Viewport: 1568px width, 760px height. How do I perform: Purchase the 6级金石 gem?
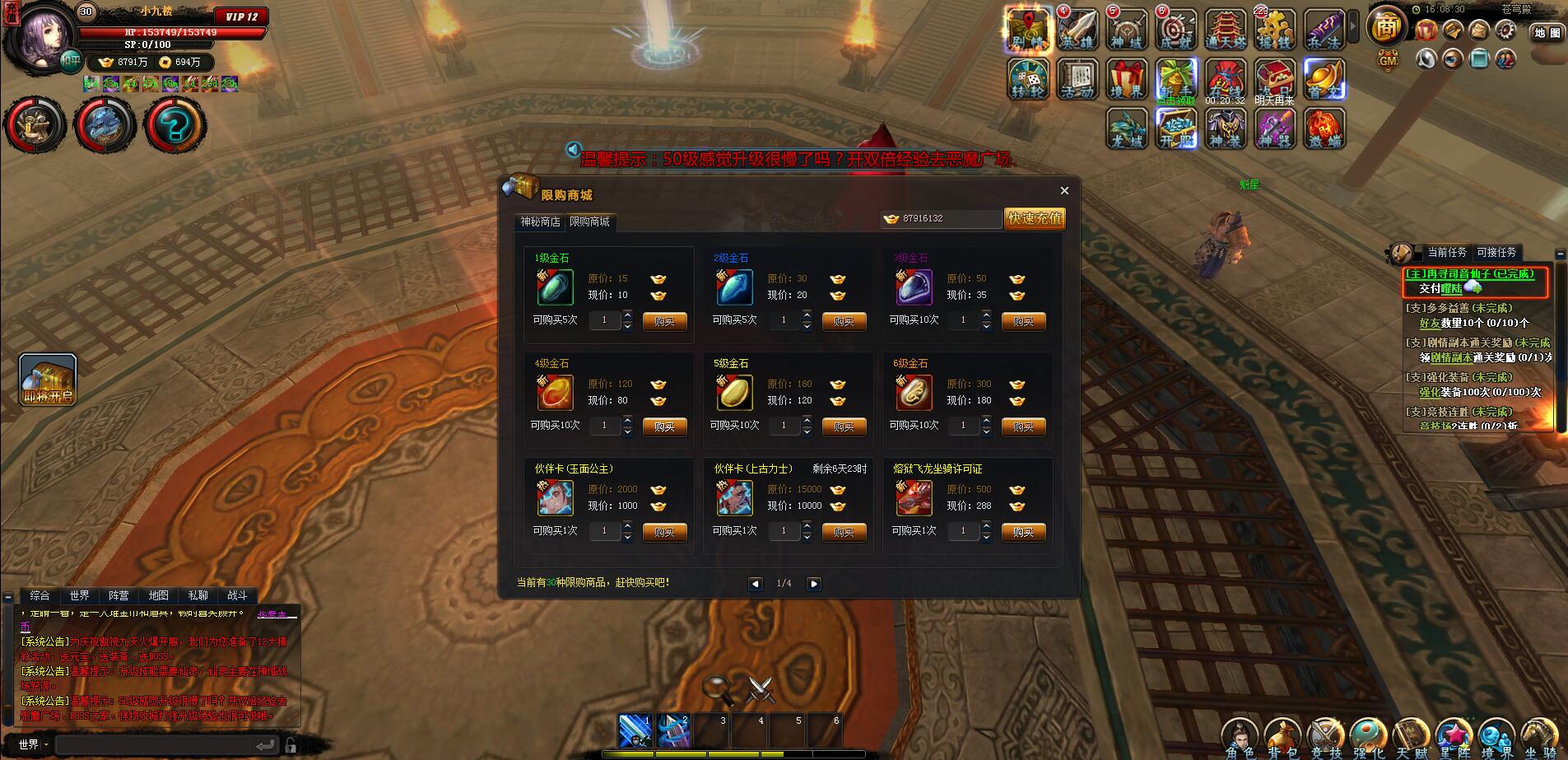click(1023, 427)
